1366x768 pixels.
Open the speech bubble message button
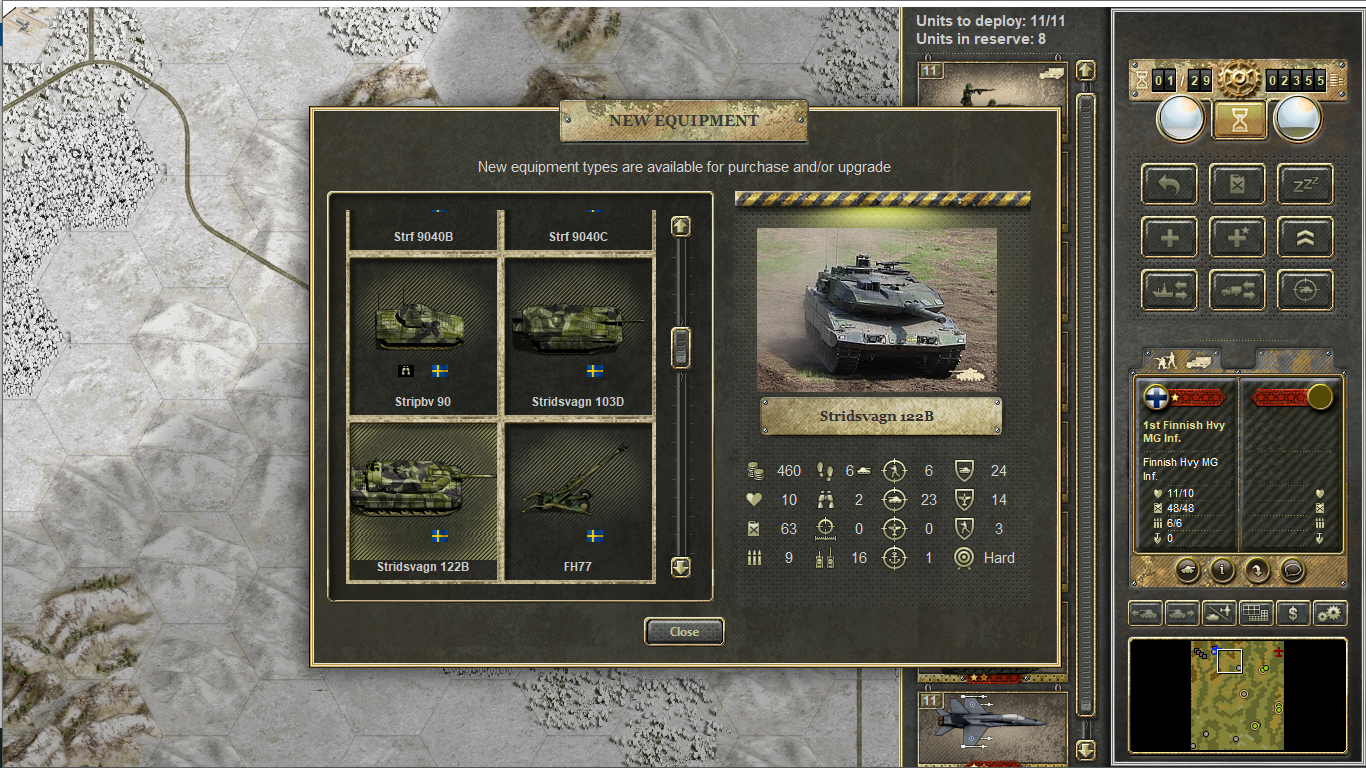coord(1292,570)
